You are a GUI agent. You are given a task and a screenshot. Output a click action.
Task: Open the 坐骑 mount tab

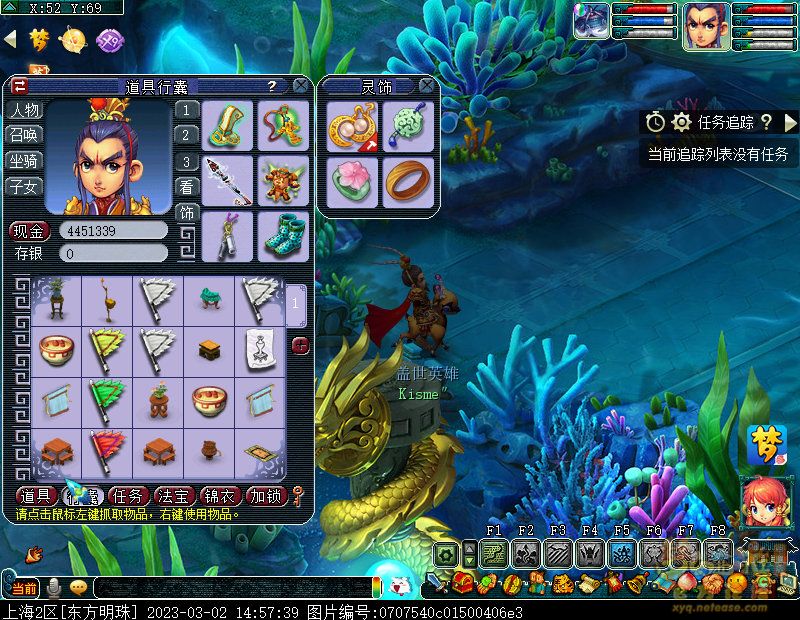click(24, 160)
